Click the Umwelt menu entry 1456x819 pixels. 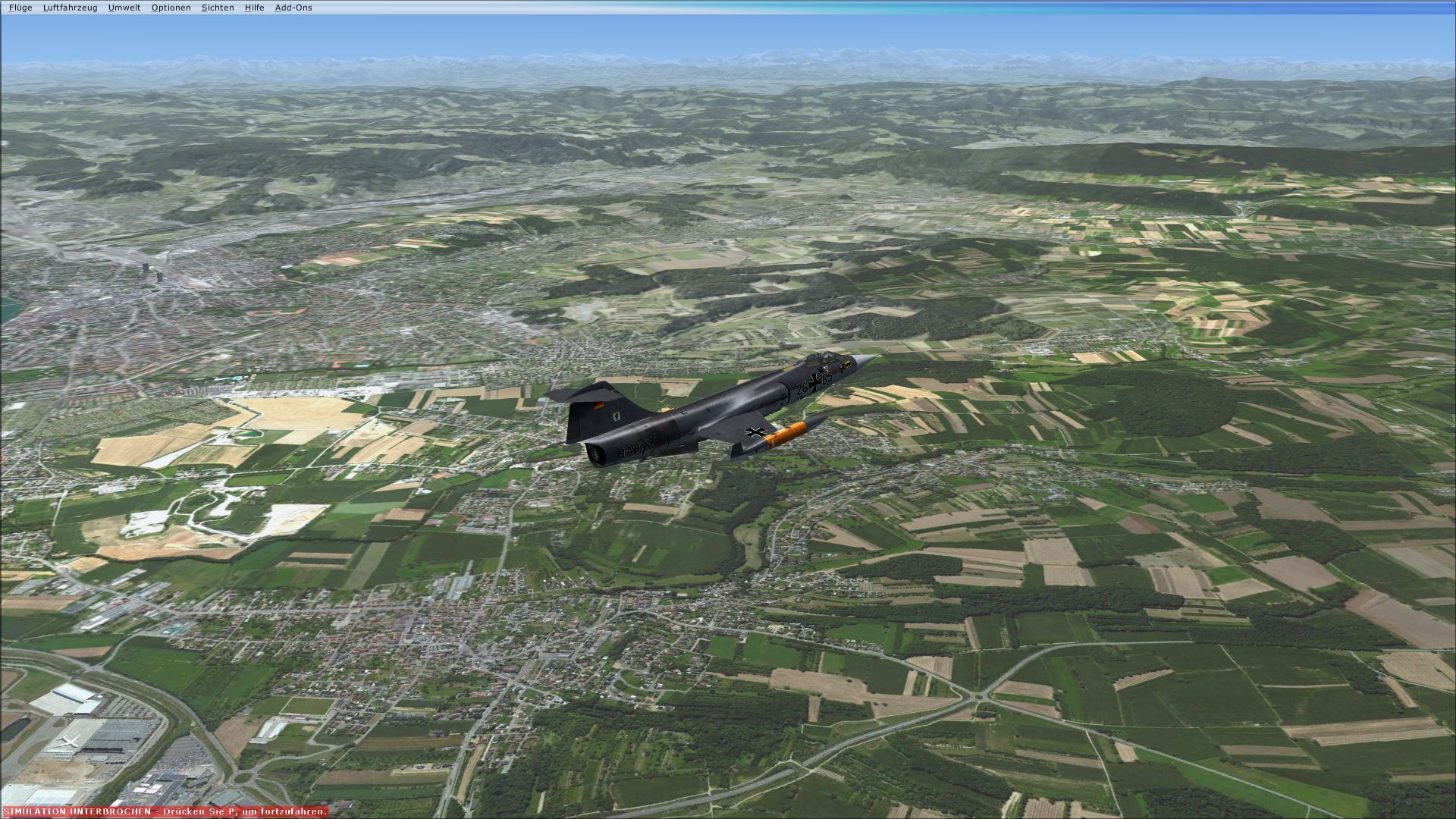click(x=124, y=8)
